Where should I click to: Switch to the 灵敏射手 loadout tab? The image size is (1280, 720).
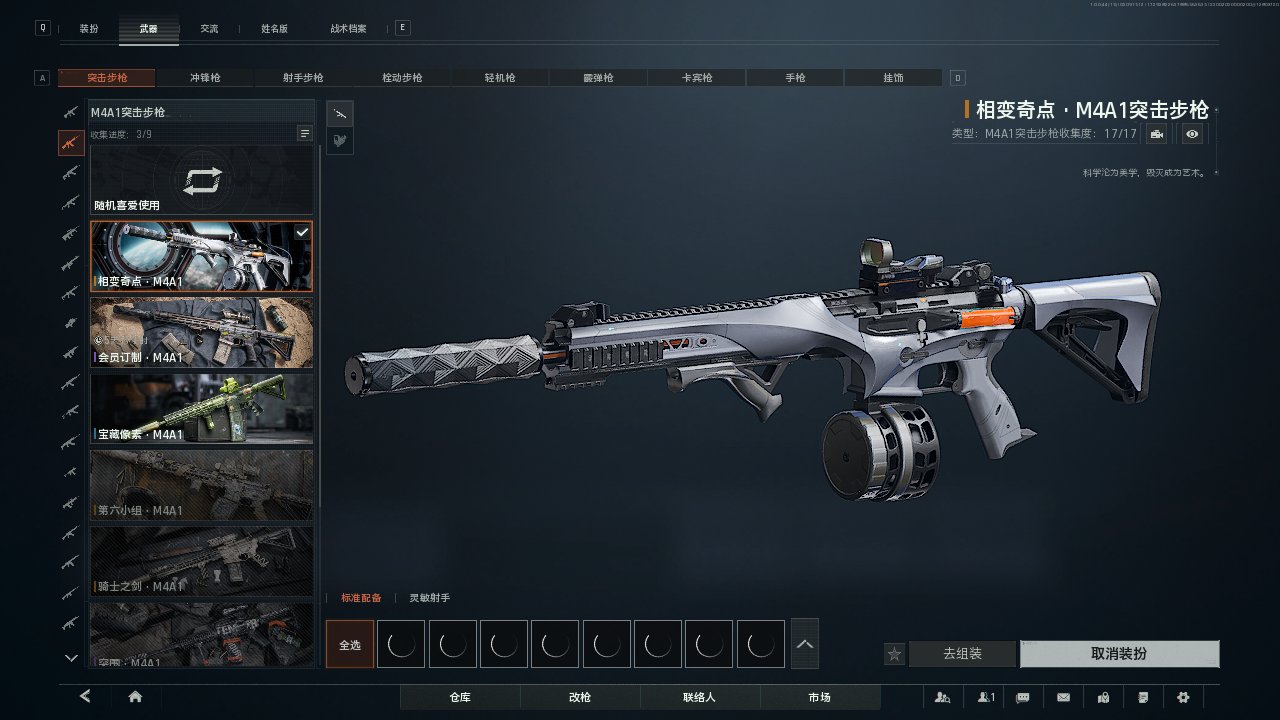(429, 598)
